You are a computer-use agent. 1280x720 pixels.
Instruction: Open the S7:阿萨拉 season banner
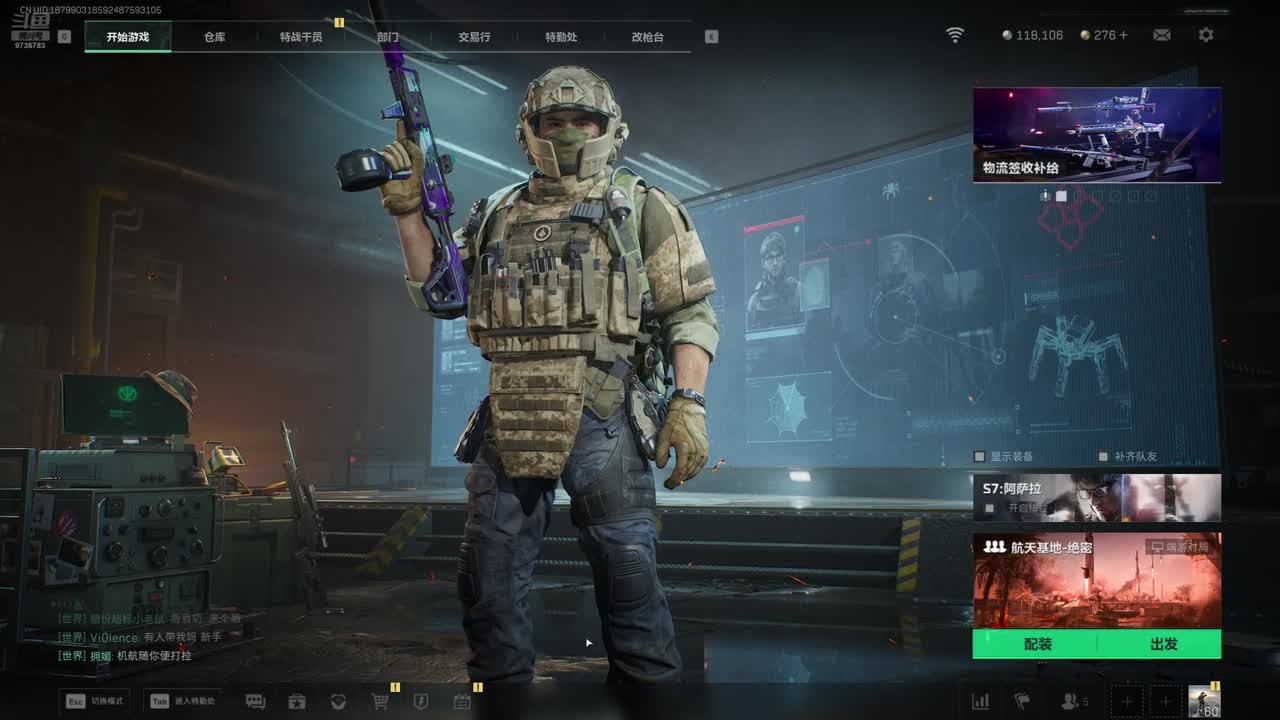(1097, 497)
